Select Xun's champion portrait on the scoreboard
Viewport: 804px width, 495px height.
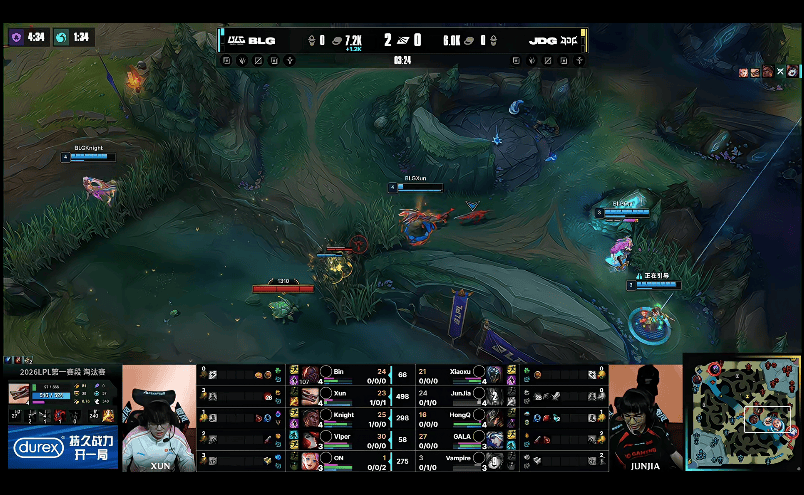point(310,395)
